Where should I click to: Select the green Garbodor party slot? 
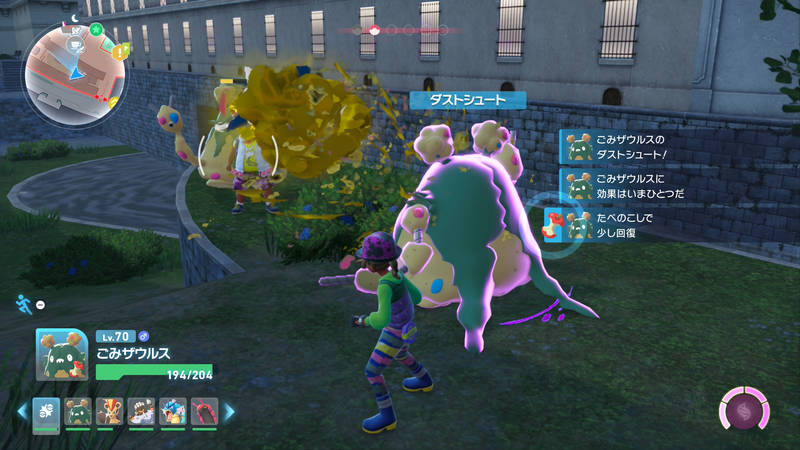click(x=77, y=409)
